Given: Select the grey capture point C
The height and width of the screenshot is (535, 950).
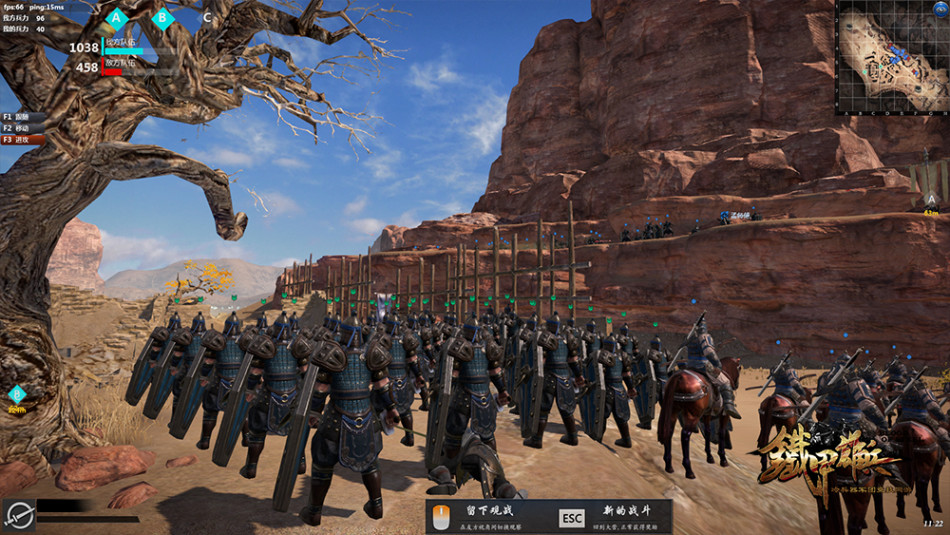Looking at the screenshot, I should pos(207,17).
